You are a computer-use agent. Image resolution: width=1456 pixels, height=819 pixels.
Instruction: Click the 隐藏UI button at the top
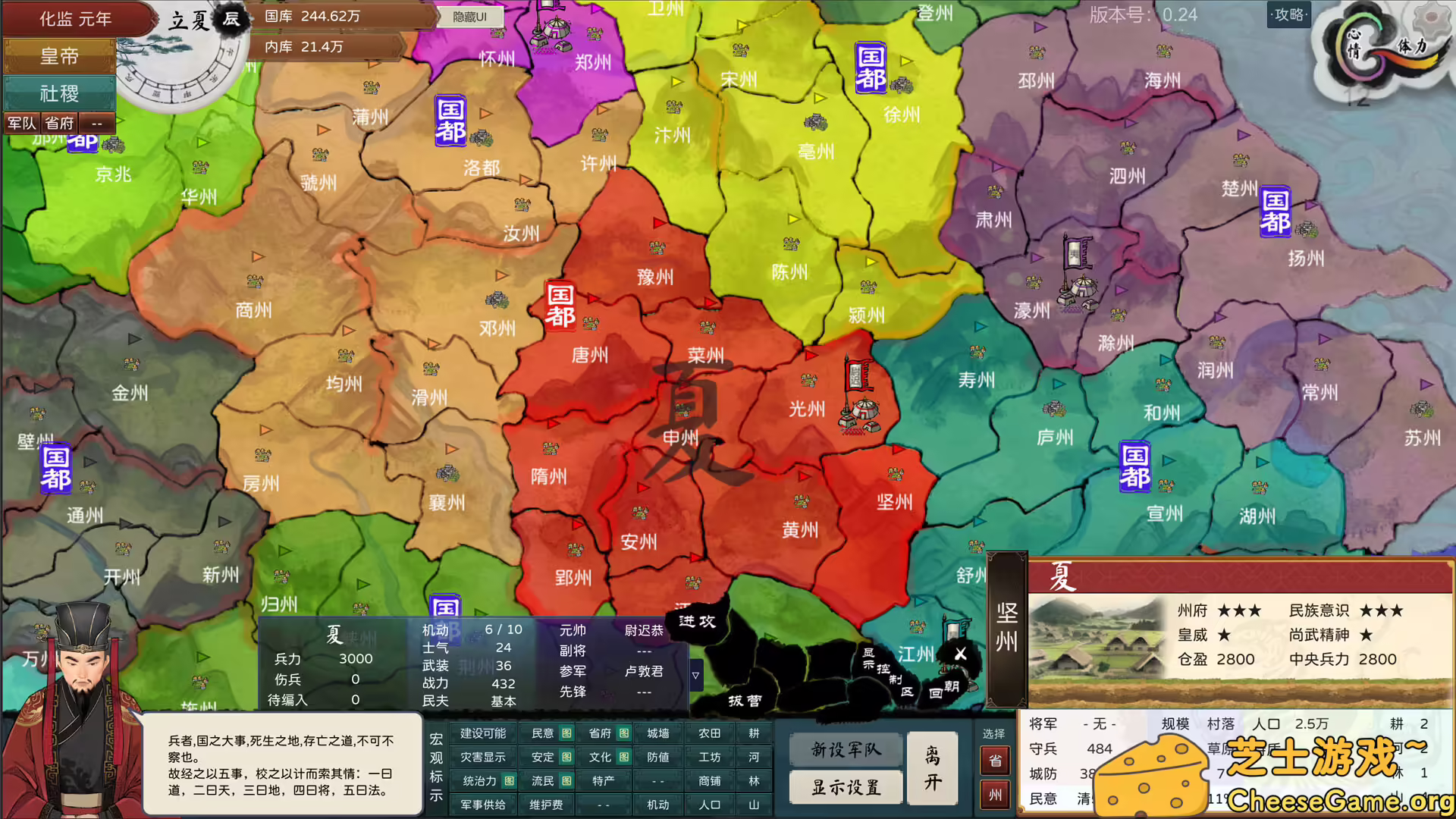[470, 16]
